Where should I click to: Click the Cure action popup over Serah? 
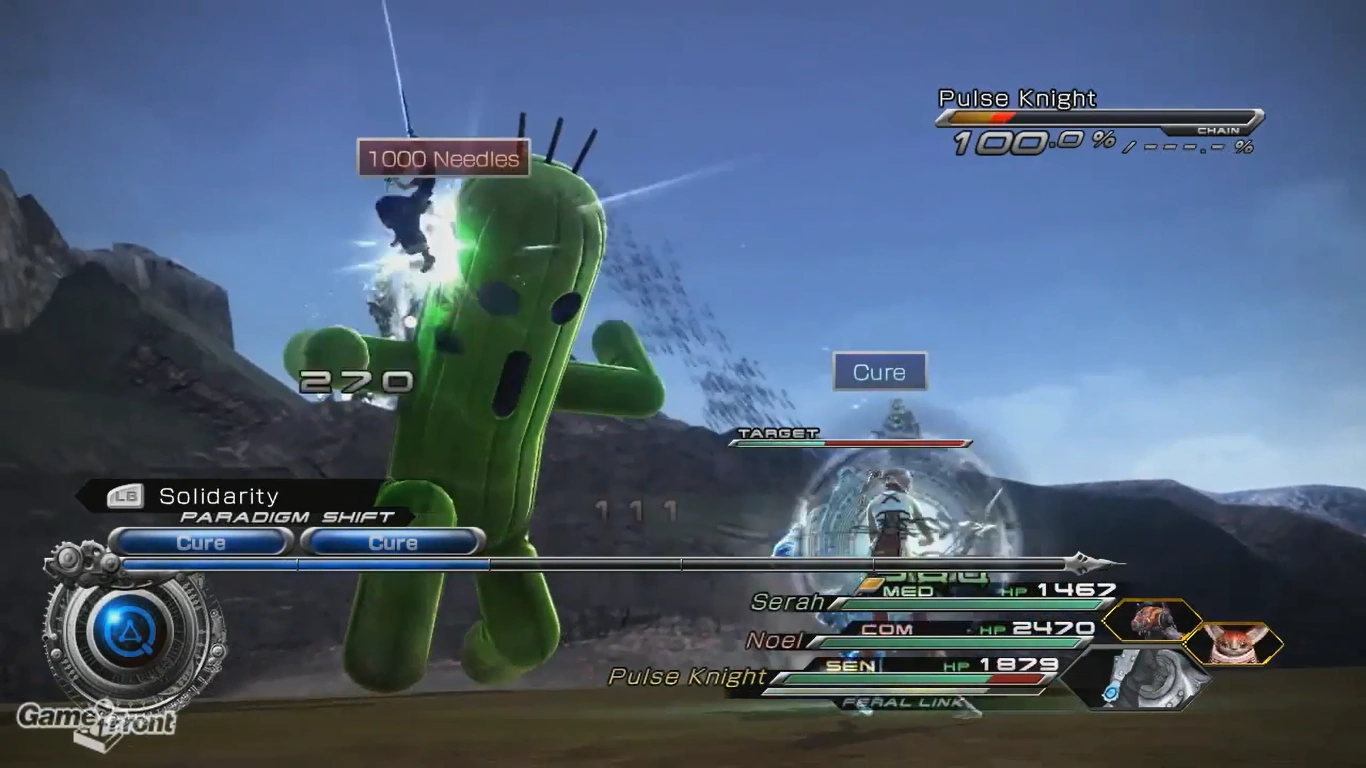click(x=878, y=371)
